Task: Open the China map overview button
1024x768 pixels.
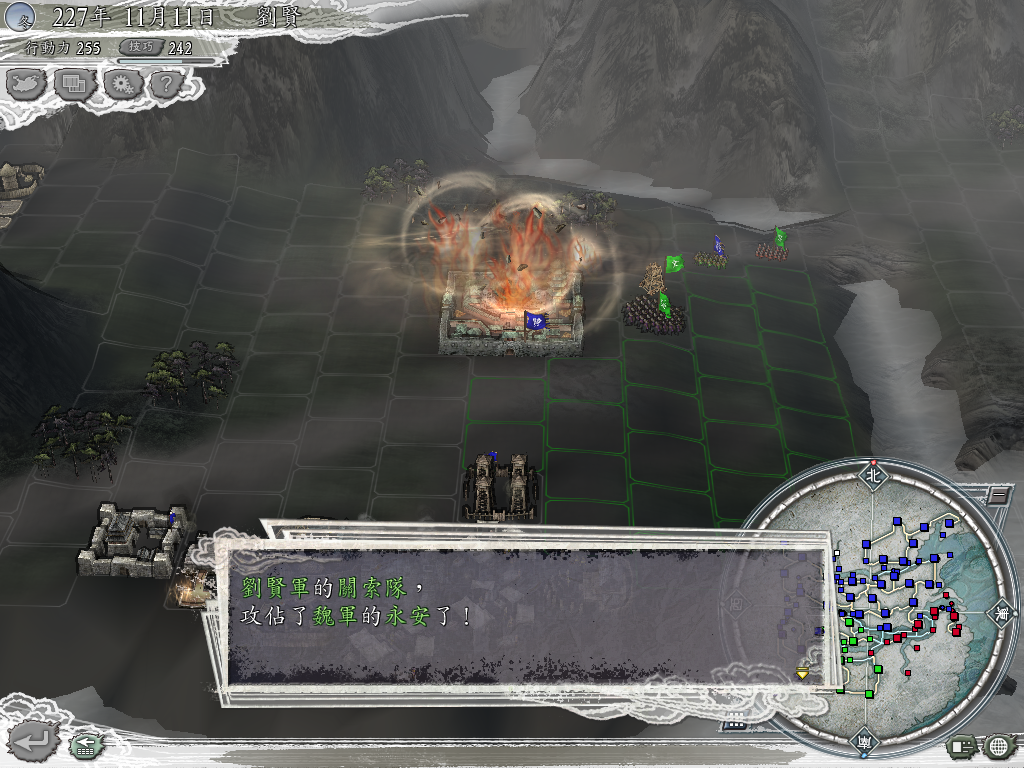Action: [x=27, y=84]
